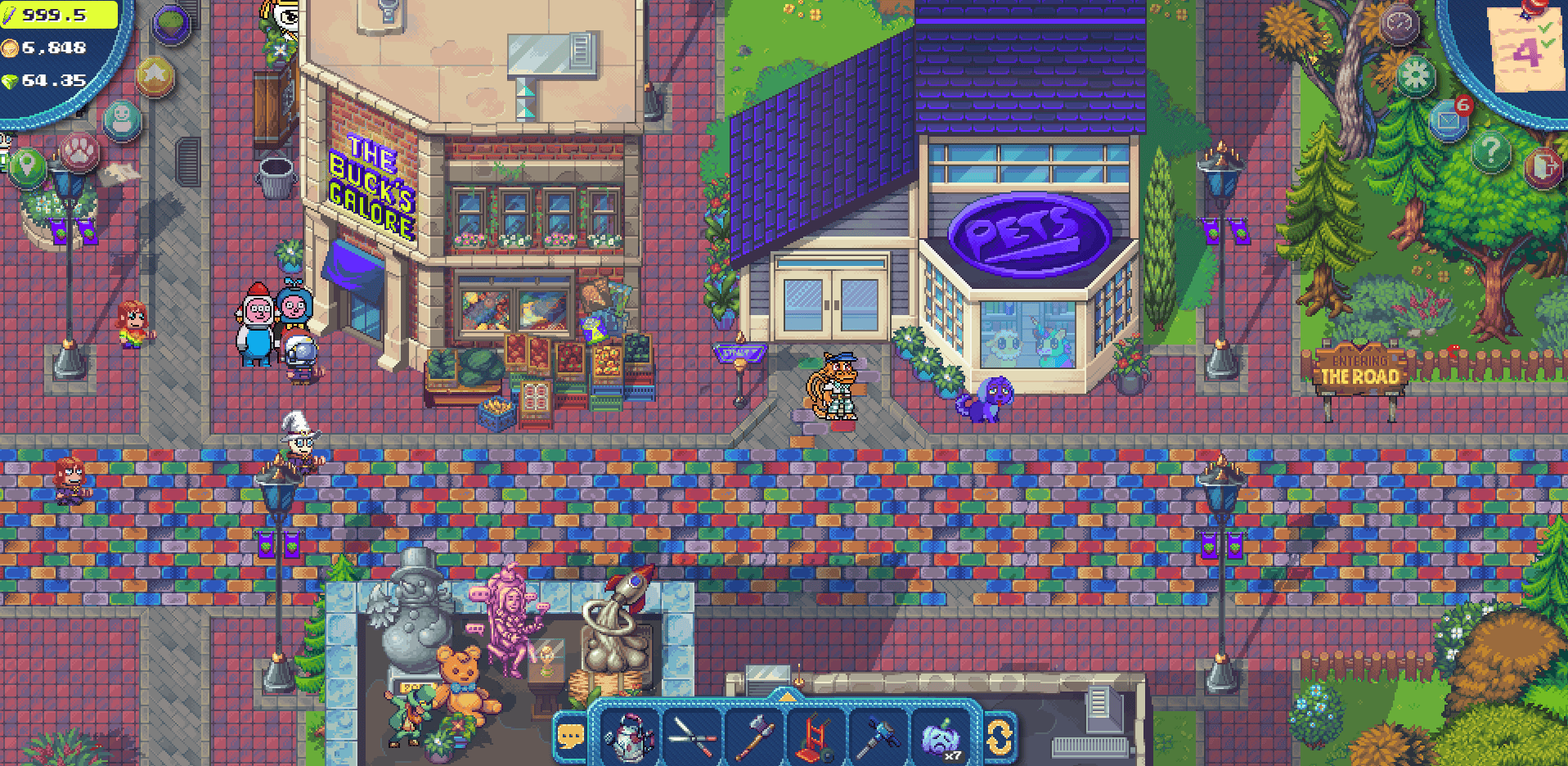This screenshot has height=766, width=1568.
Task: Select the sad pumpkin item stack x7
Action: pos(941,735)
